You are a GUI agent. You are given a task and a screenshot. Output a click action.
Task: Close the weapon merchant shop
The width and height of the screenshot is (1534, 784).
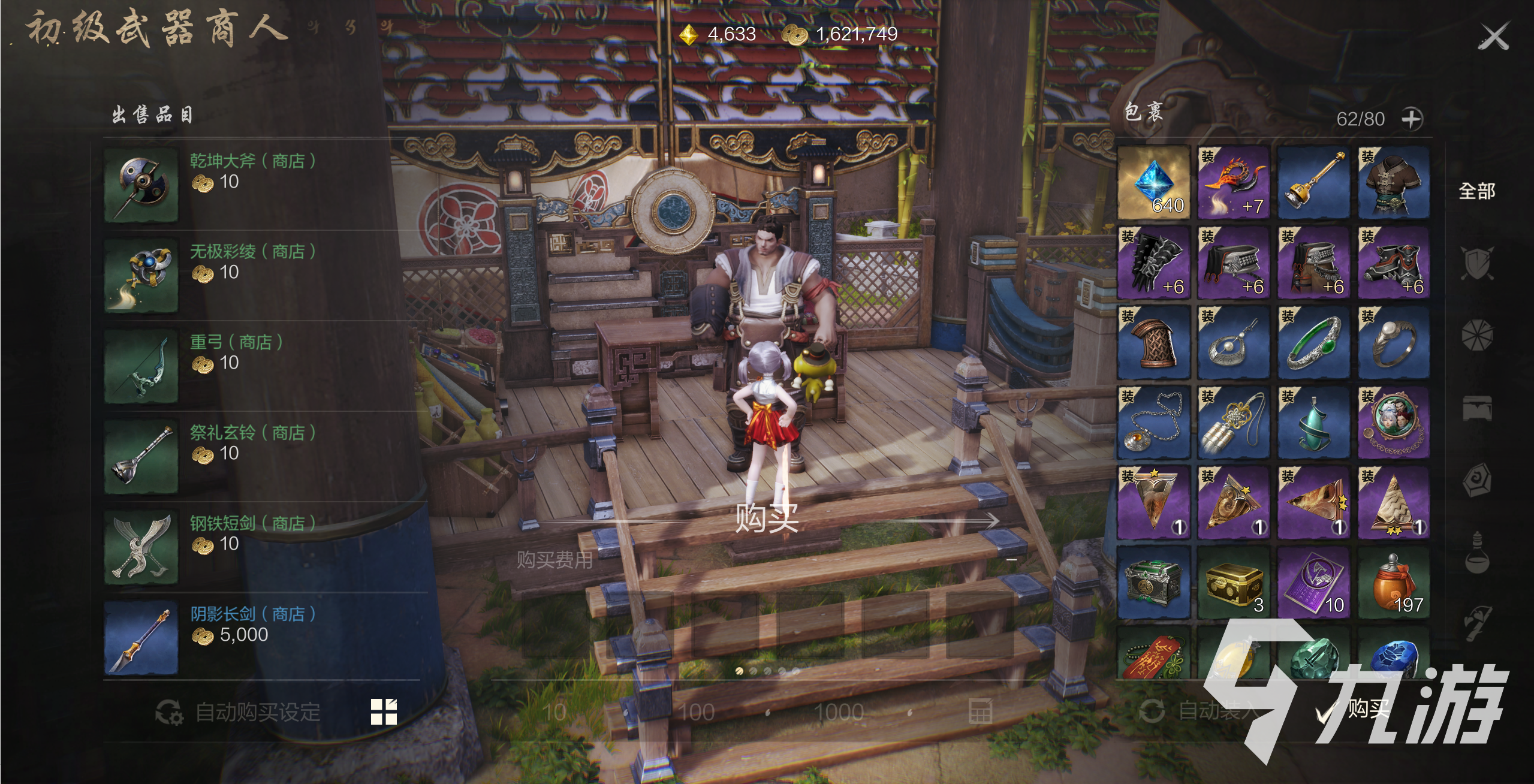coord(1493,37)
